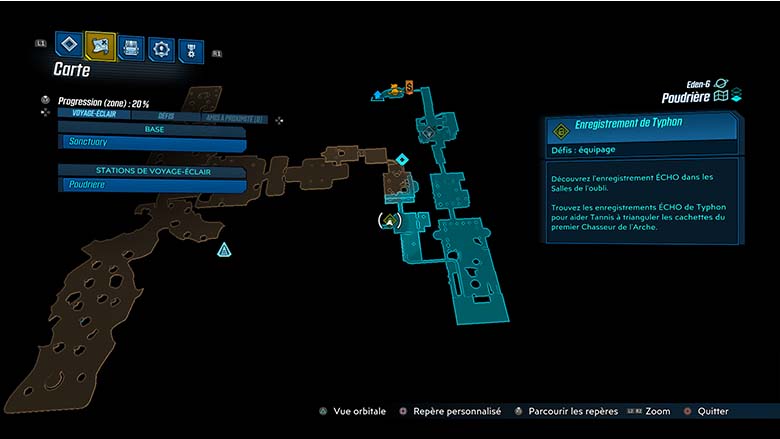The width and height of the screenshot is (780, 439).
Task: Open the inventory backpack tab
Action: click(x=131, y=46)
